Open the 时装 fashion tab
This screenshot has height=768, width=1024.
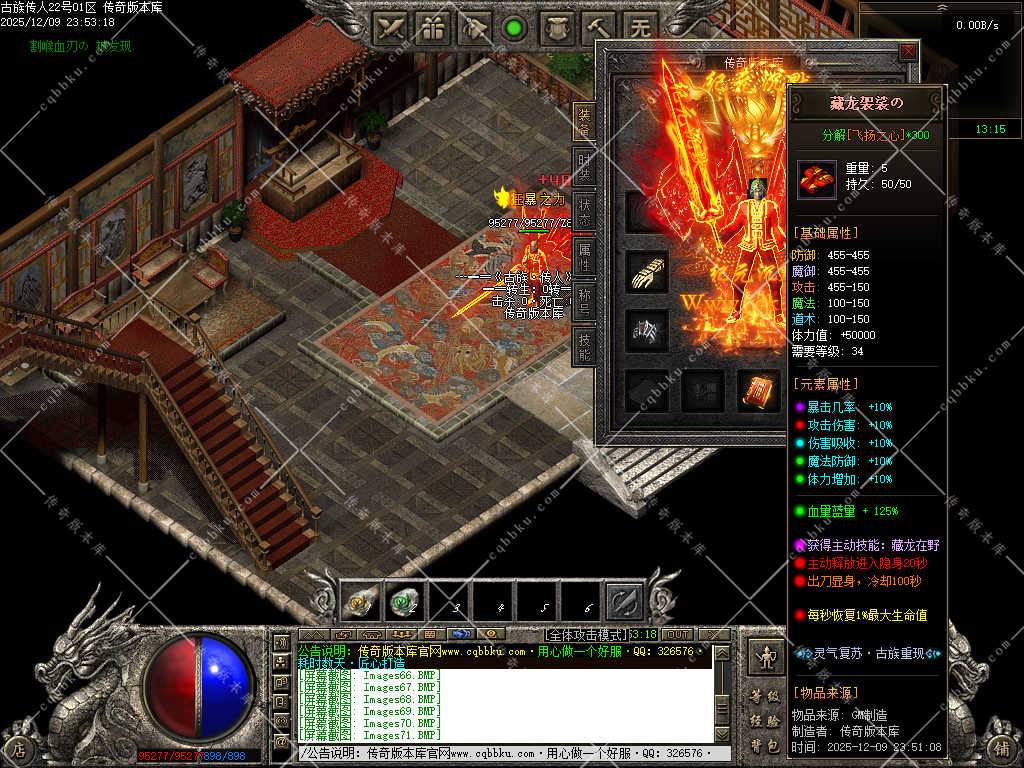point(584,165)
